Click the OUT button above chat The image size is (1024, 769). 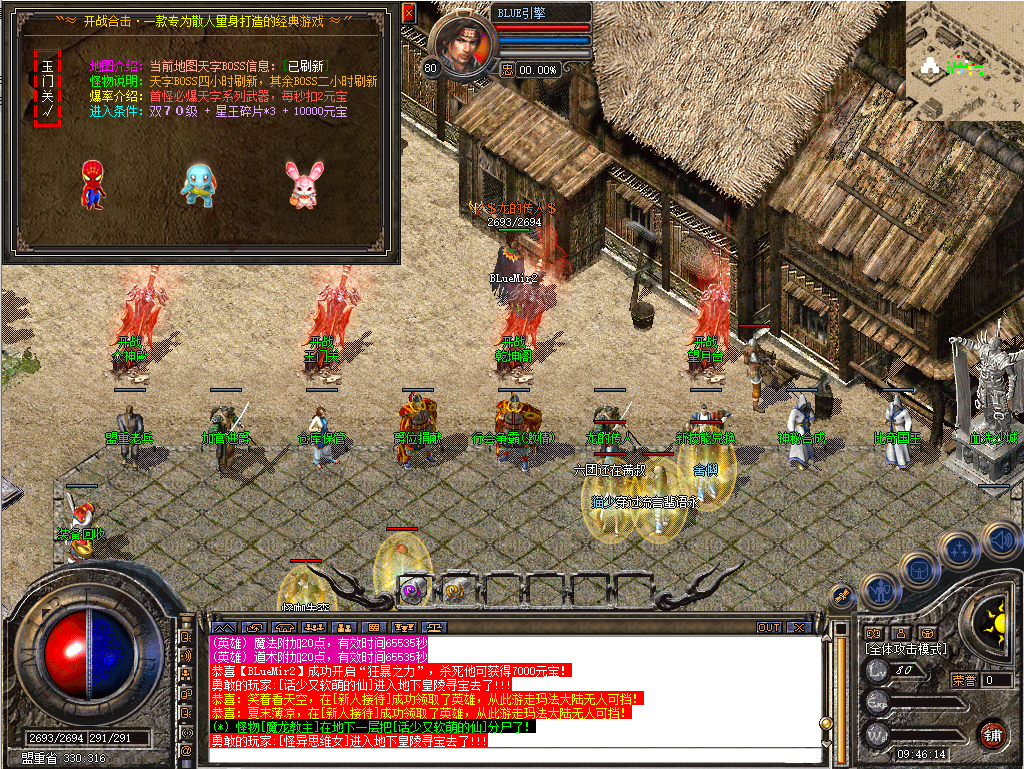[768, 628]
